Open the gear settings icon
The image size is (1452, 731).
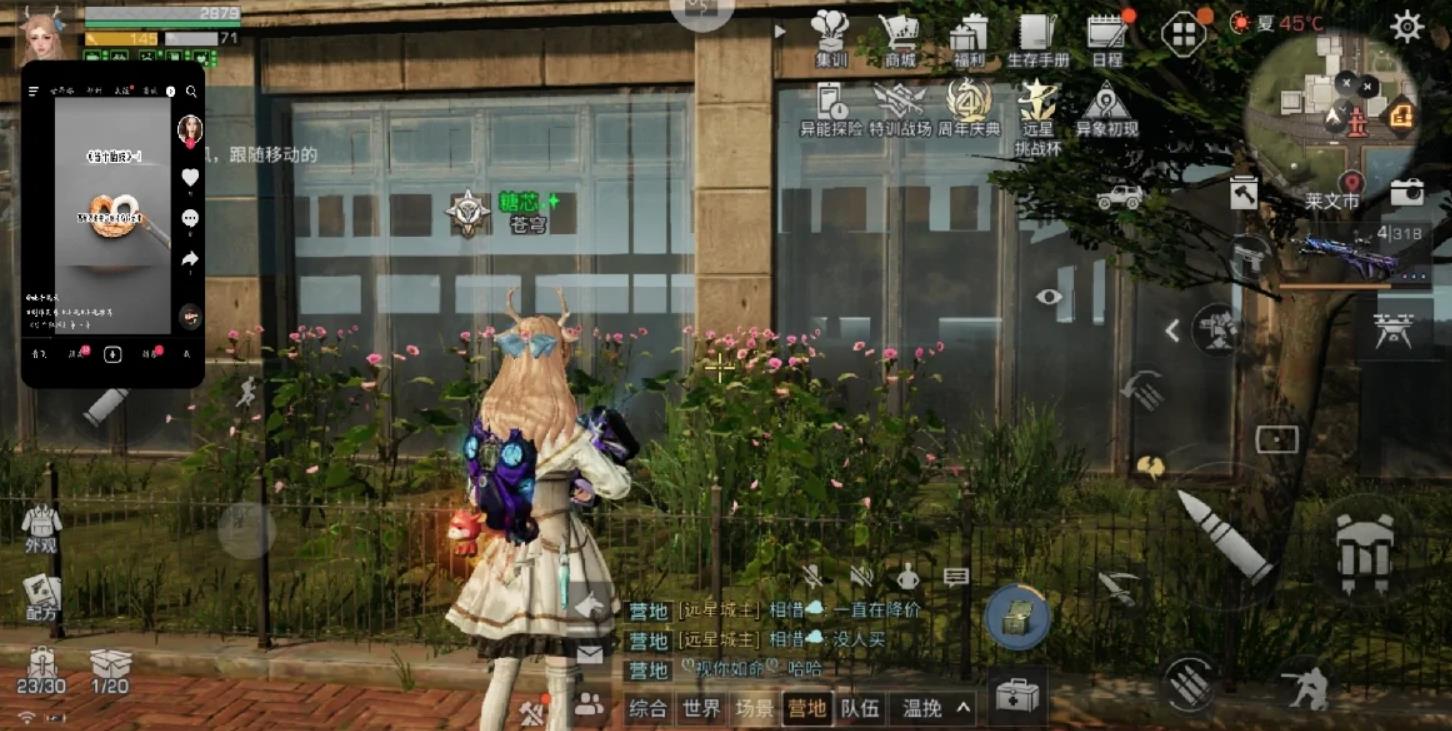coord(1406,27)
